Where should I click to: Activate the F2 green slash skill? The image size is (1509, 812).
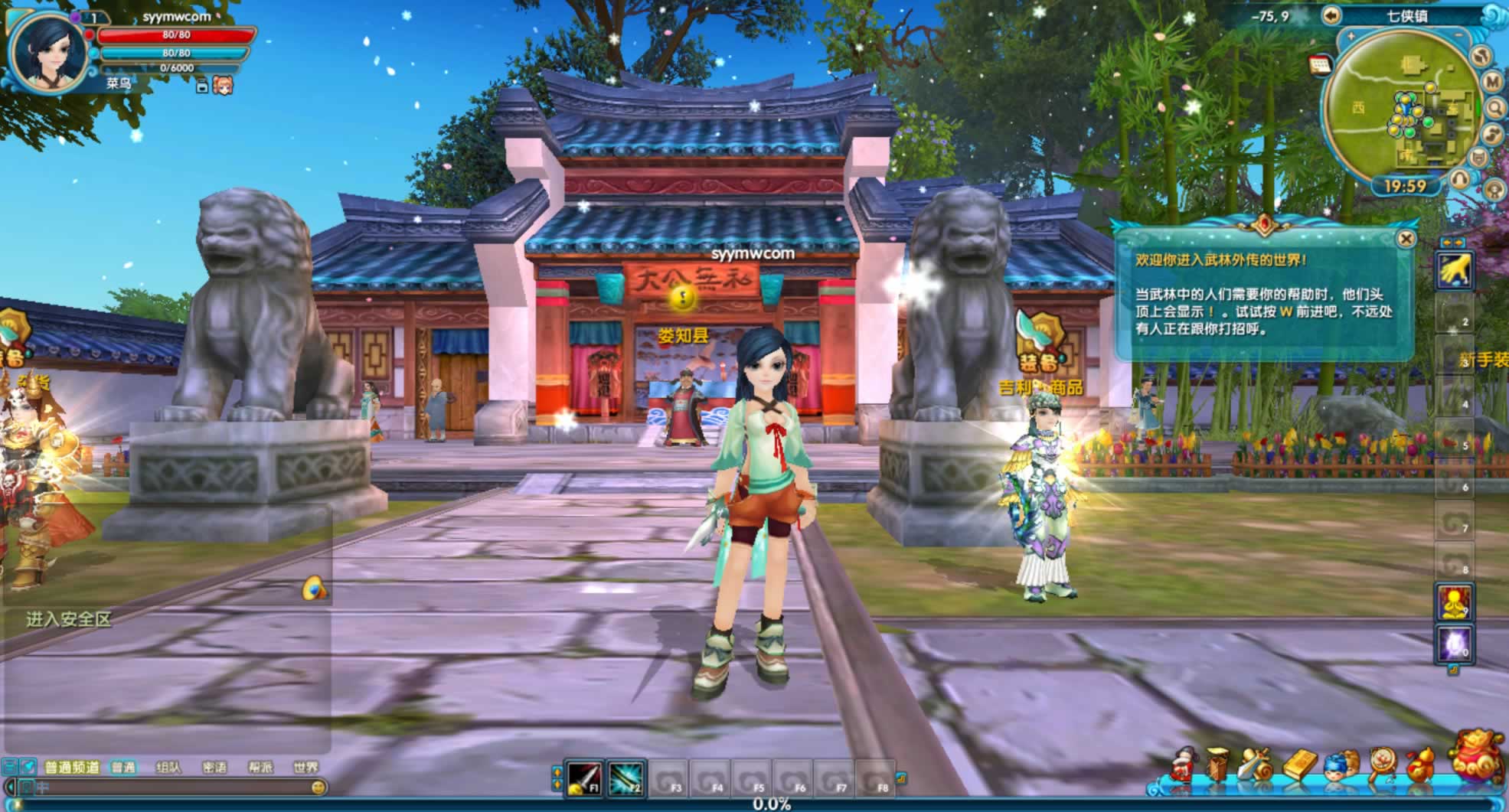[x=625, y=778]
